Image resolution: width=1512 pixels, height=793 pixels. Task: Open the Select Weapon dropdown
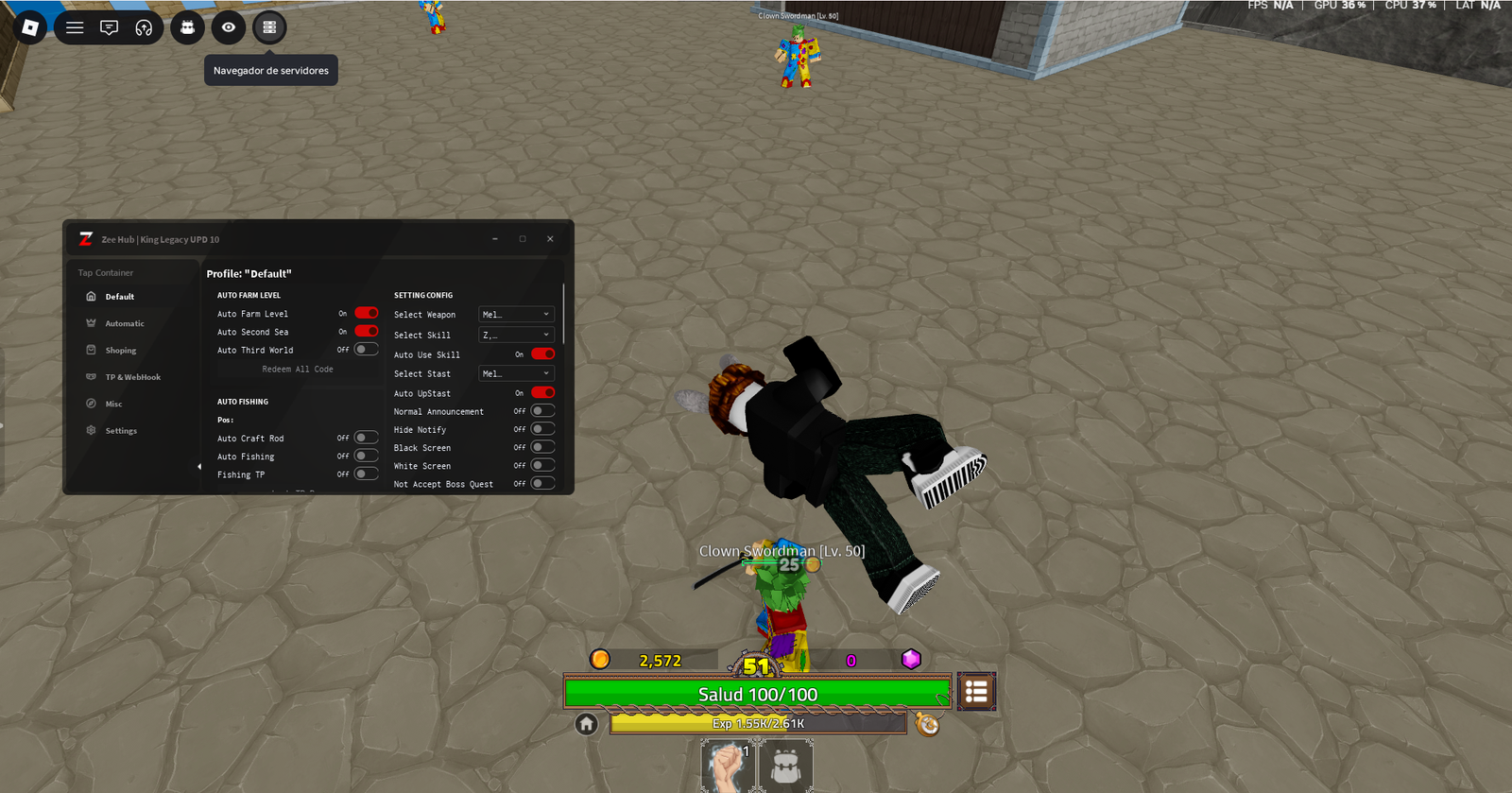[x=516, y=314]
